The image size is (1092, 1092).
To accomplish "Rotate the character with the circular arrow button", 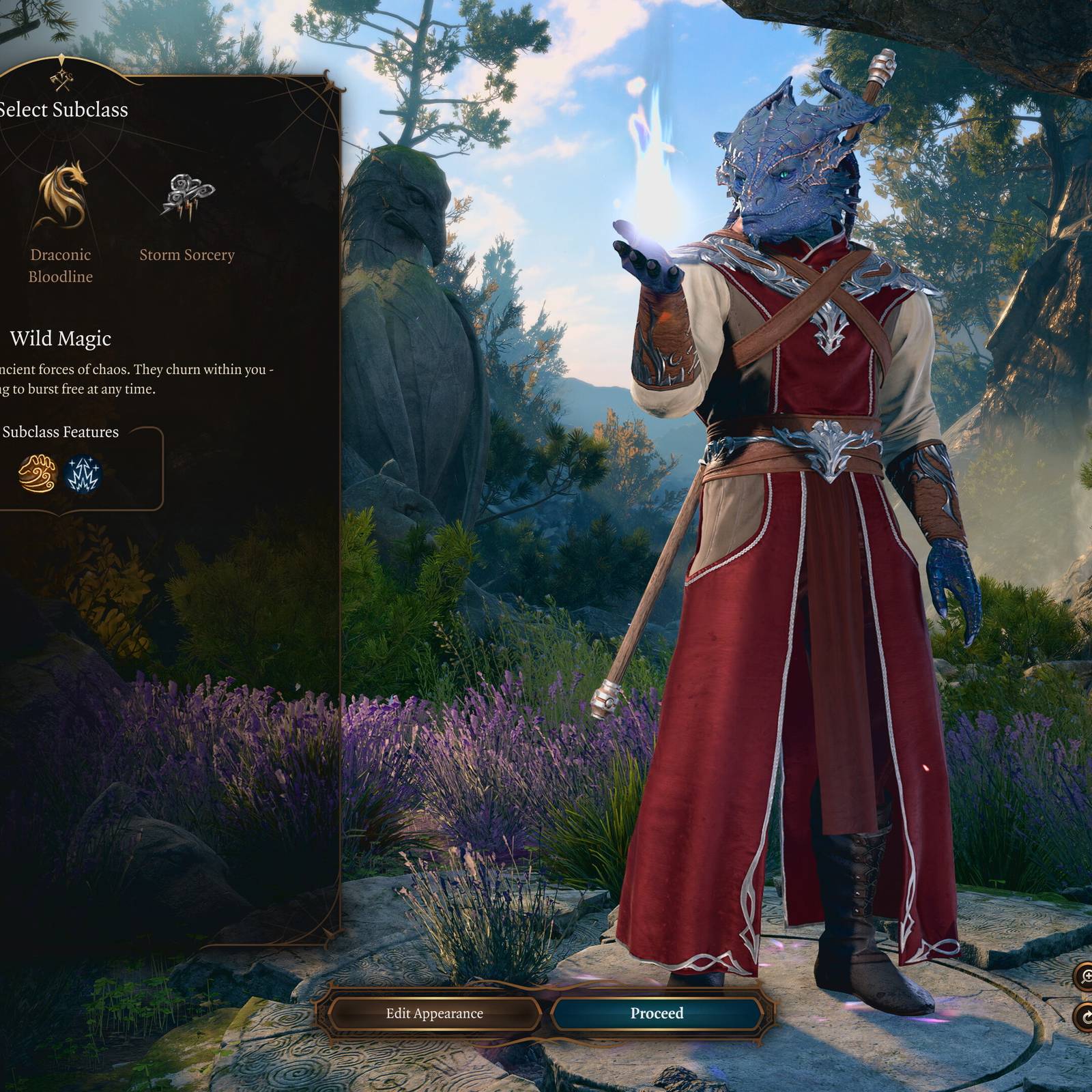I will point(1084,1017).
